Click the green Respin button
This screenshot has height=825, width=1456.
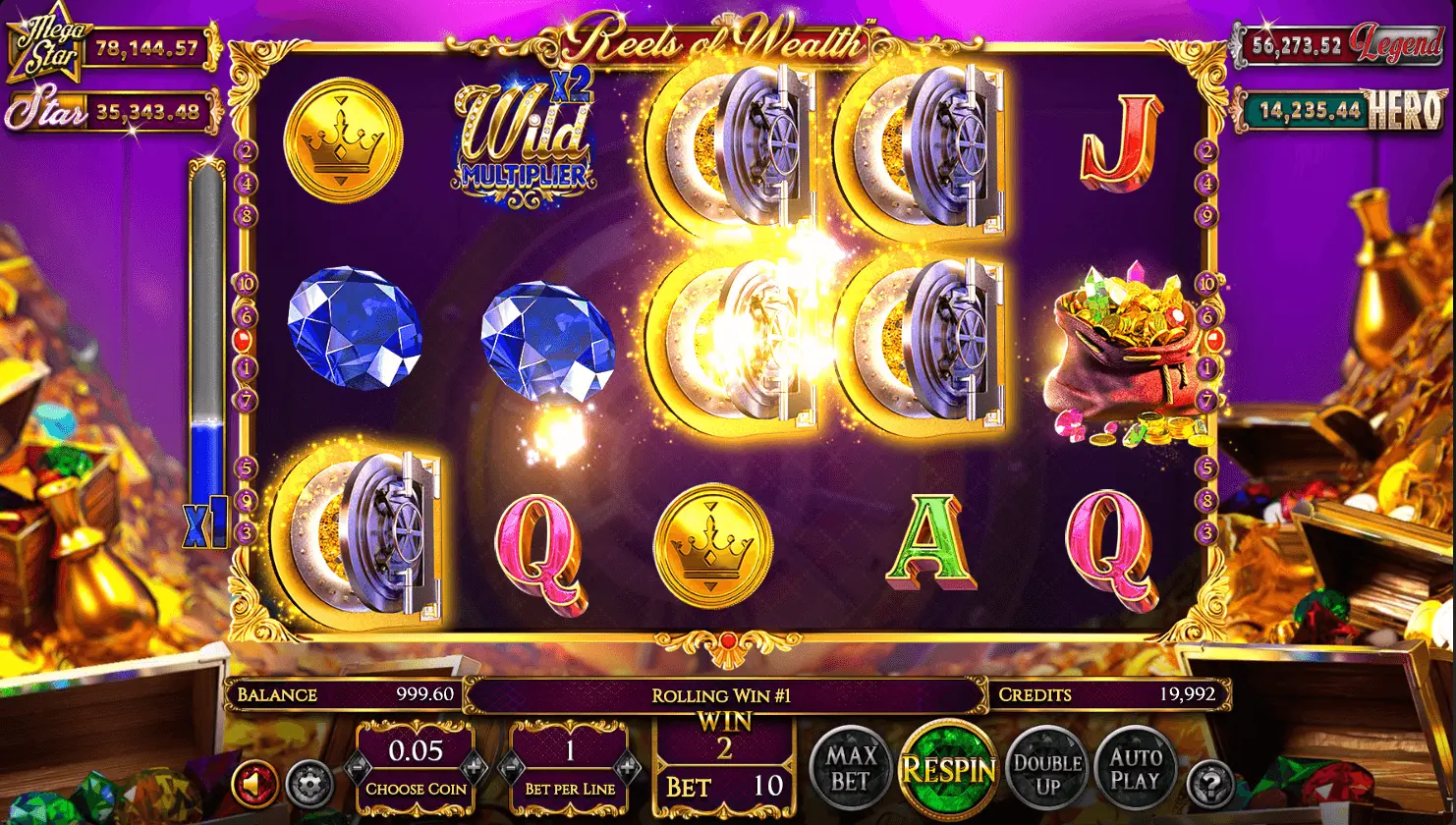pyautogui.click(x=949, y=769)
